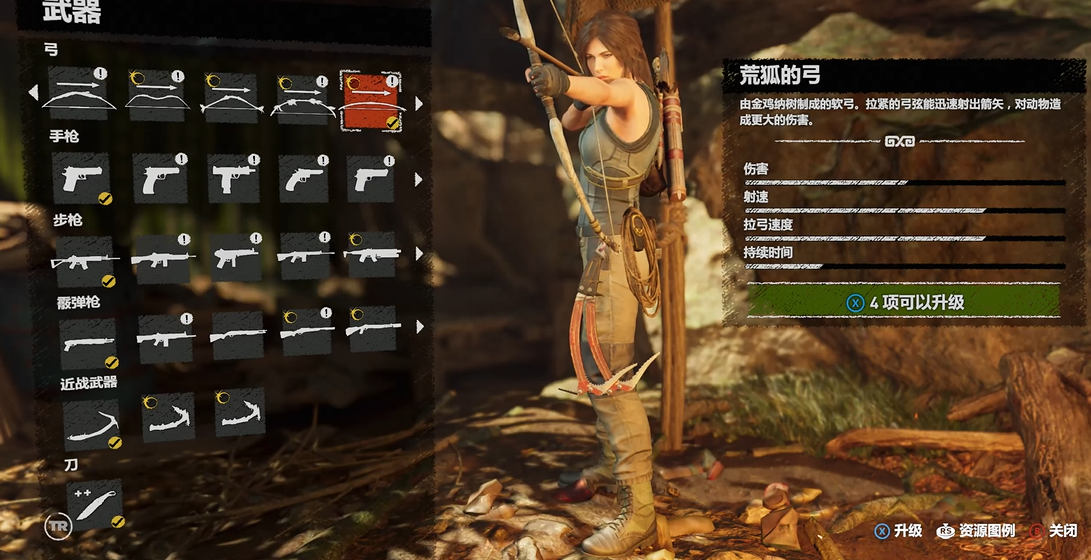Select the equipped shotgun with the checkmark
The height and width of the screenshot is (560, 1091).
[x=87, y=342]
